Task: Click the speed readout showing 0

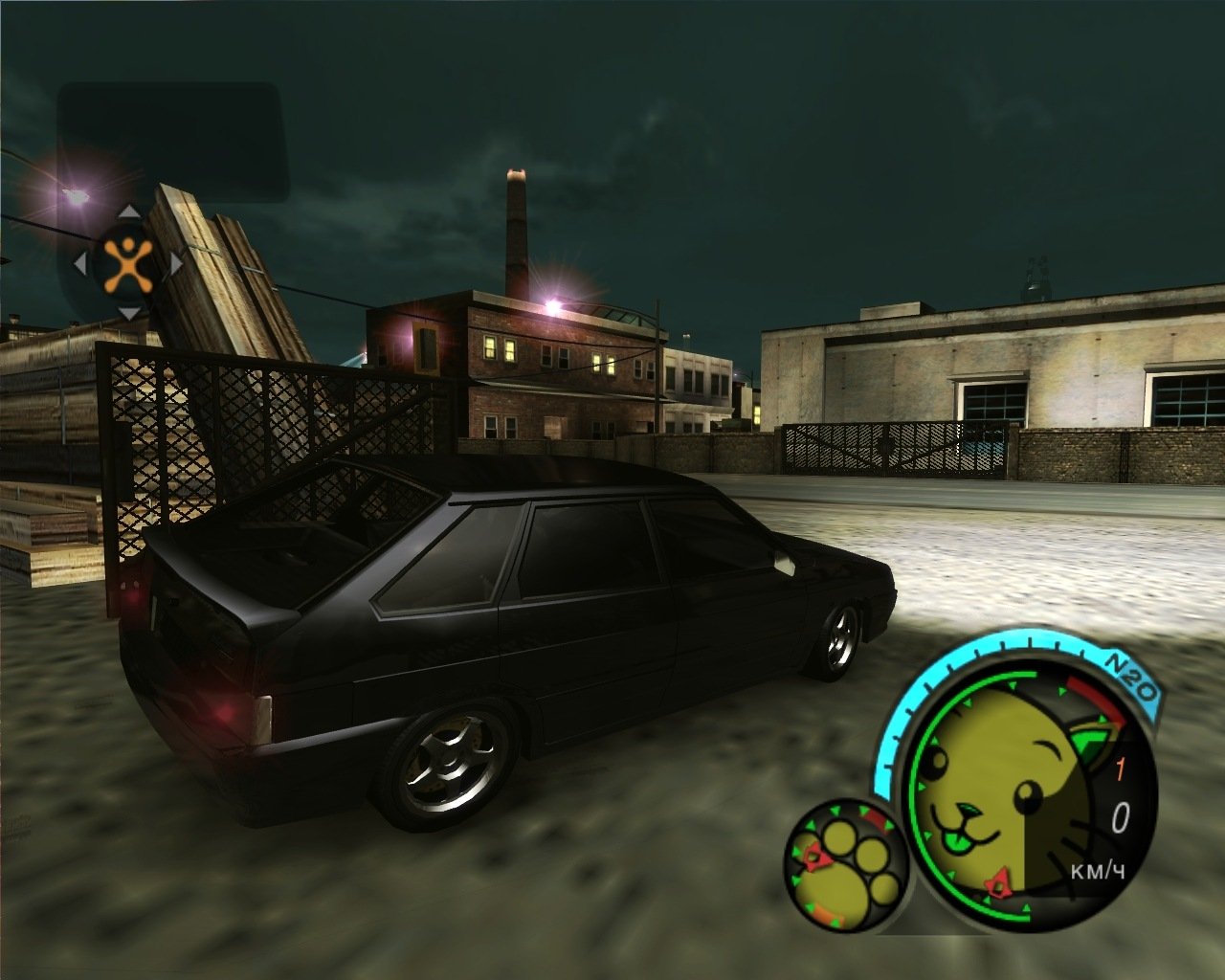Action: [1122, 815]
